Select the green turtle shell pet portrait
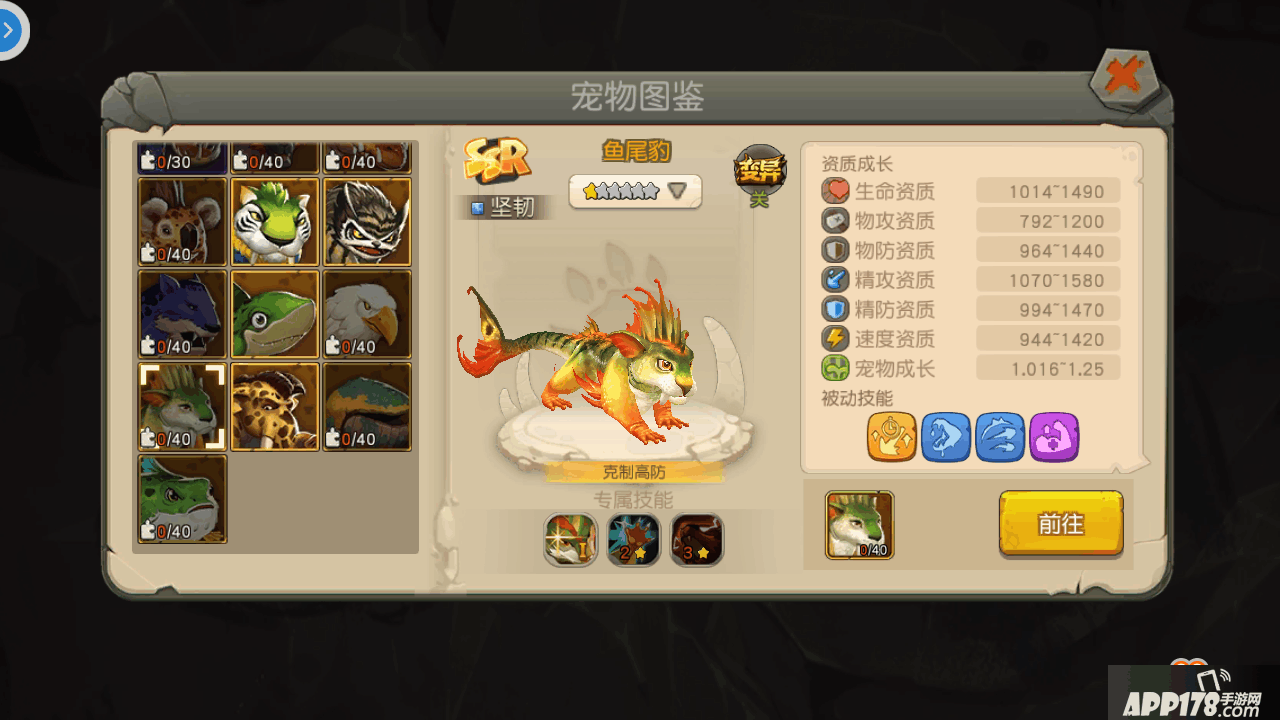1280x720 pixels. point(367,406)
